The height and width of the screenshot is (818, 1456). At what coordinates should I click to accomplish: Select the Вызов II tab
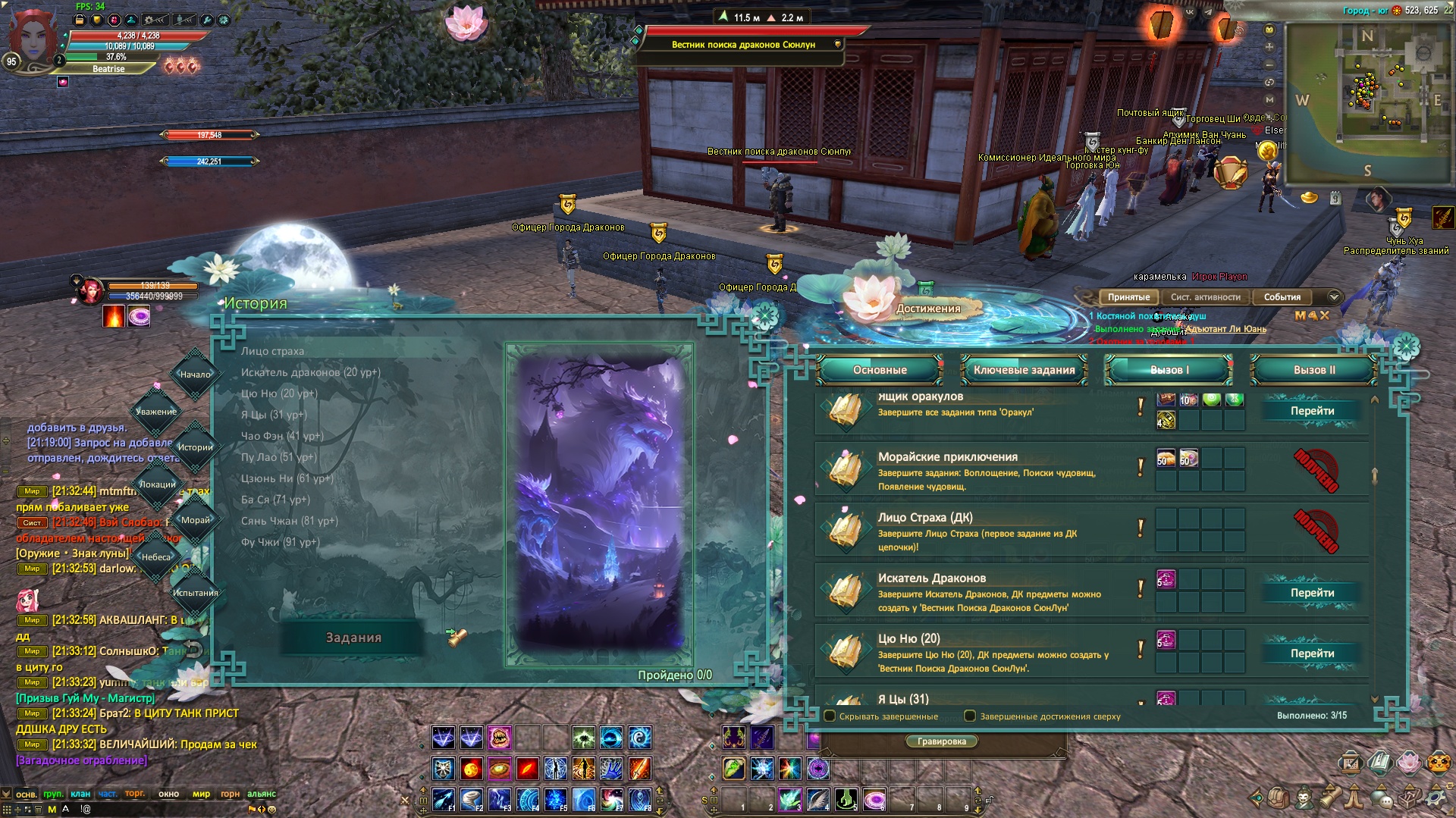[1313, 370]
